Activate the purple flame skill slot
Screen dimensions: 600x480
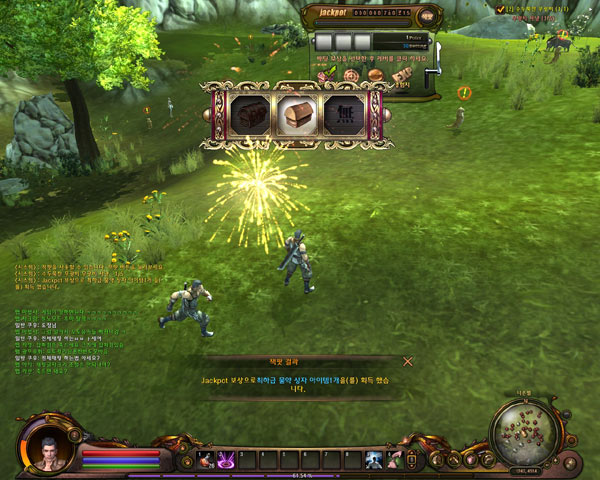pos(226,459)
